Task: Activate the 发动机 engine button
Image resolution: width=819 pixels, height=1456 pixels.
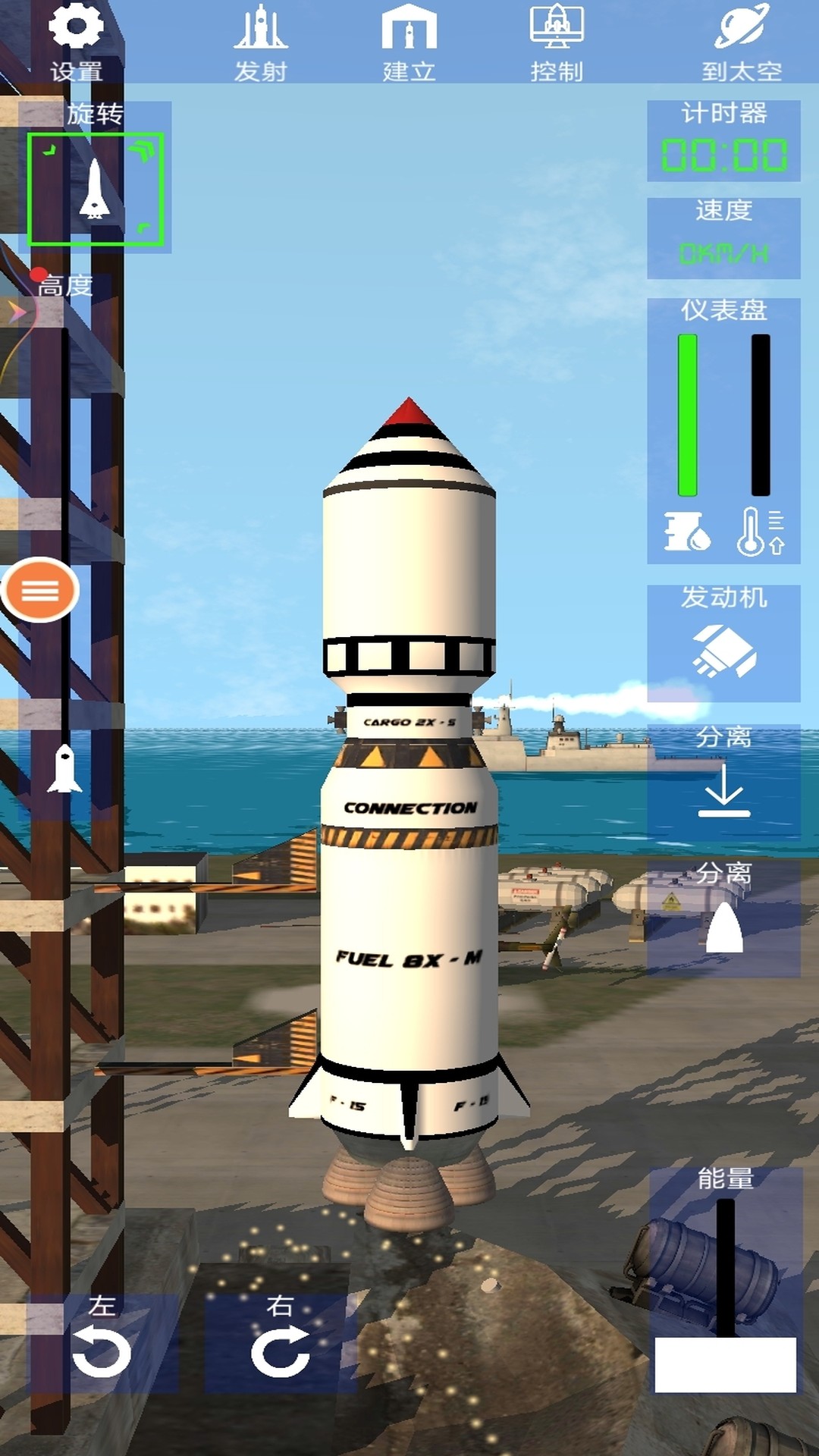Action: pos(723,643)
